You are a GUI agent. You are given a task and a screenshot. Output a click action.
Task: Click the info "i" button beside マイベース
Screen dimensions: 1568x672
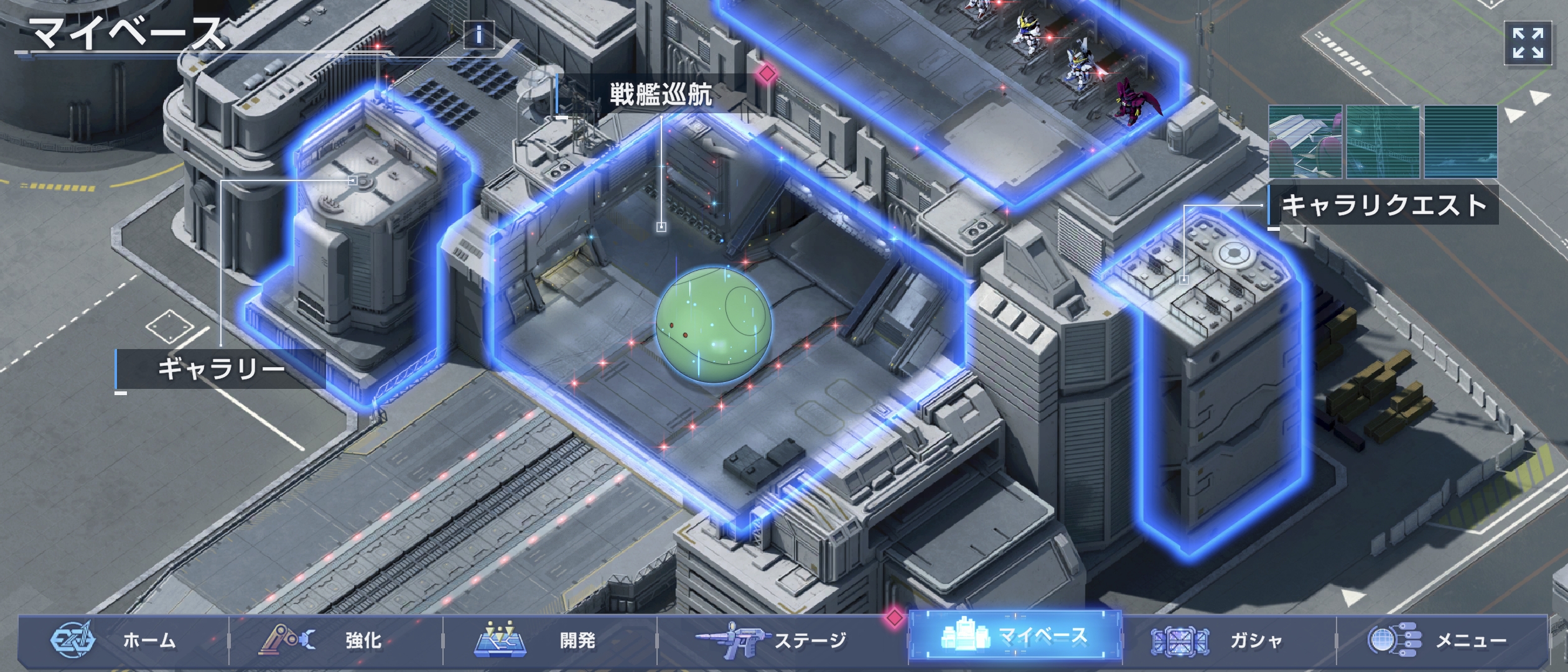click(x=478, y=35)
